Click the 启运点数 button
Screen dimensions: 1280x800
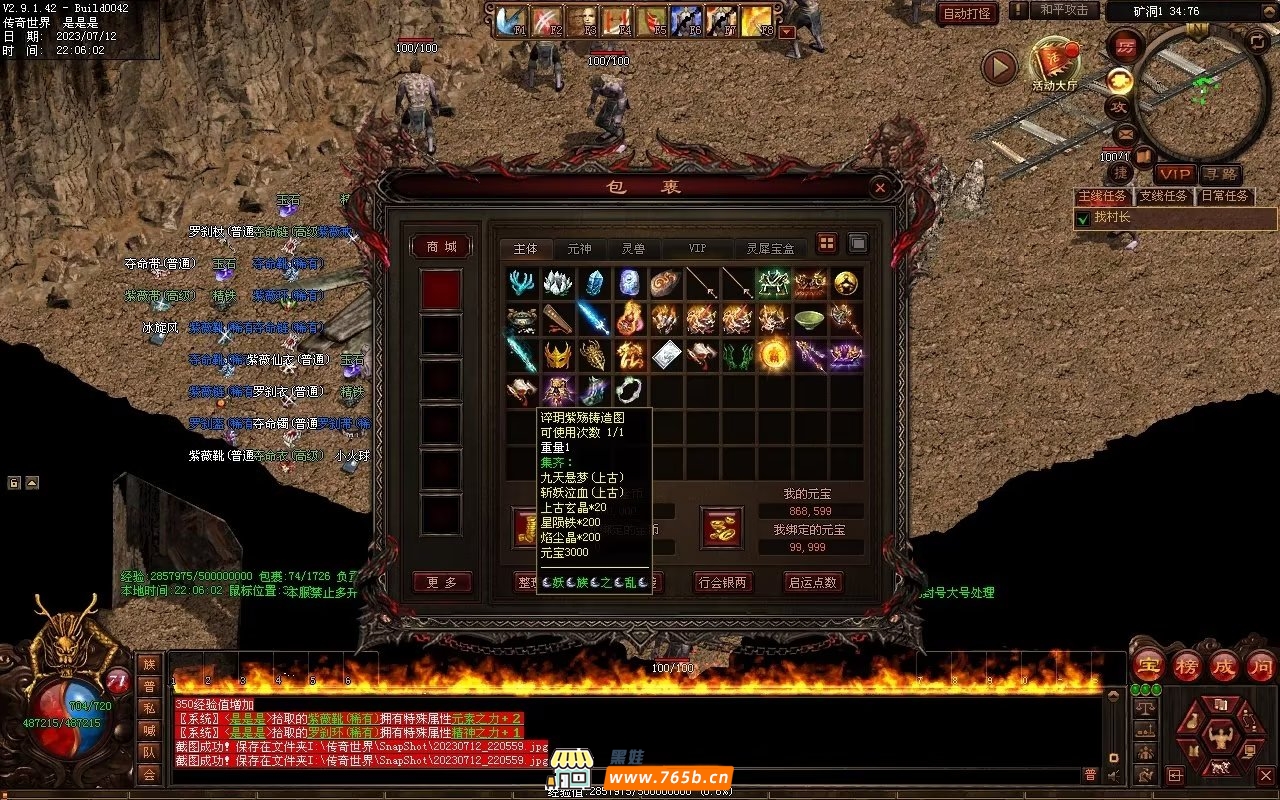(x=812, y=582)
